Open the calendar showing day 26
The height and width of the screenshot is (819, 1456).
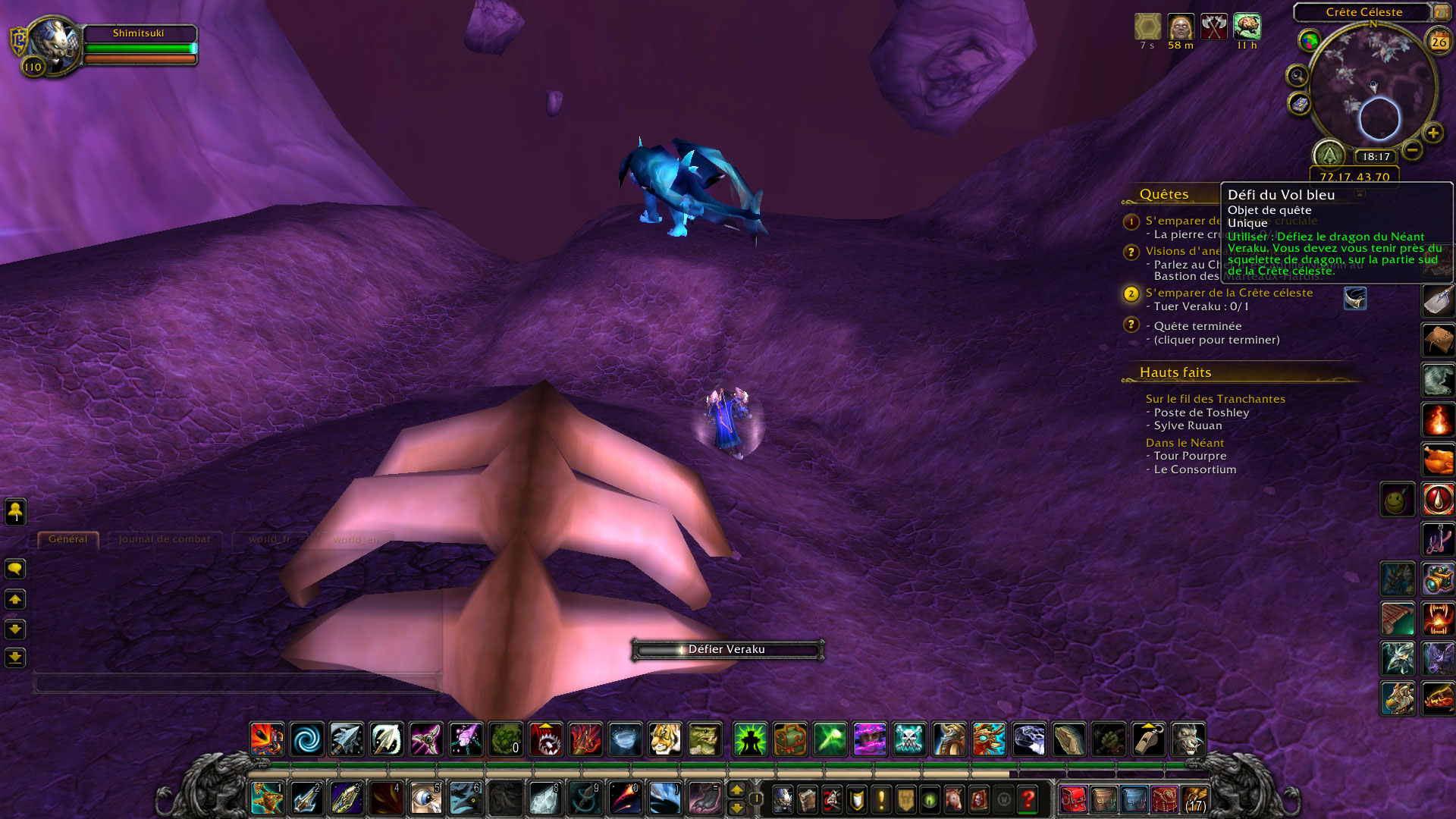1439,42
